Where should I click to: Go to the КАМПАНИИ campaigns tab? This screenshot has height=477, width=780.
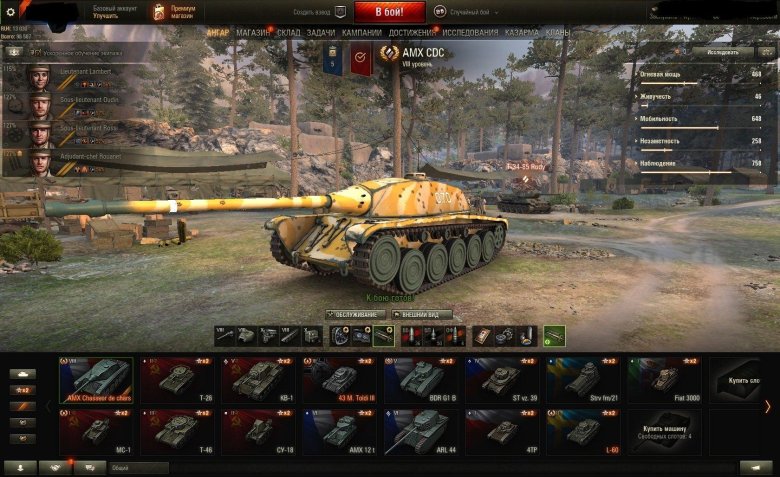(361, 33)
